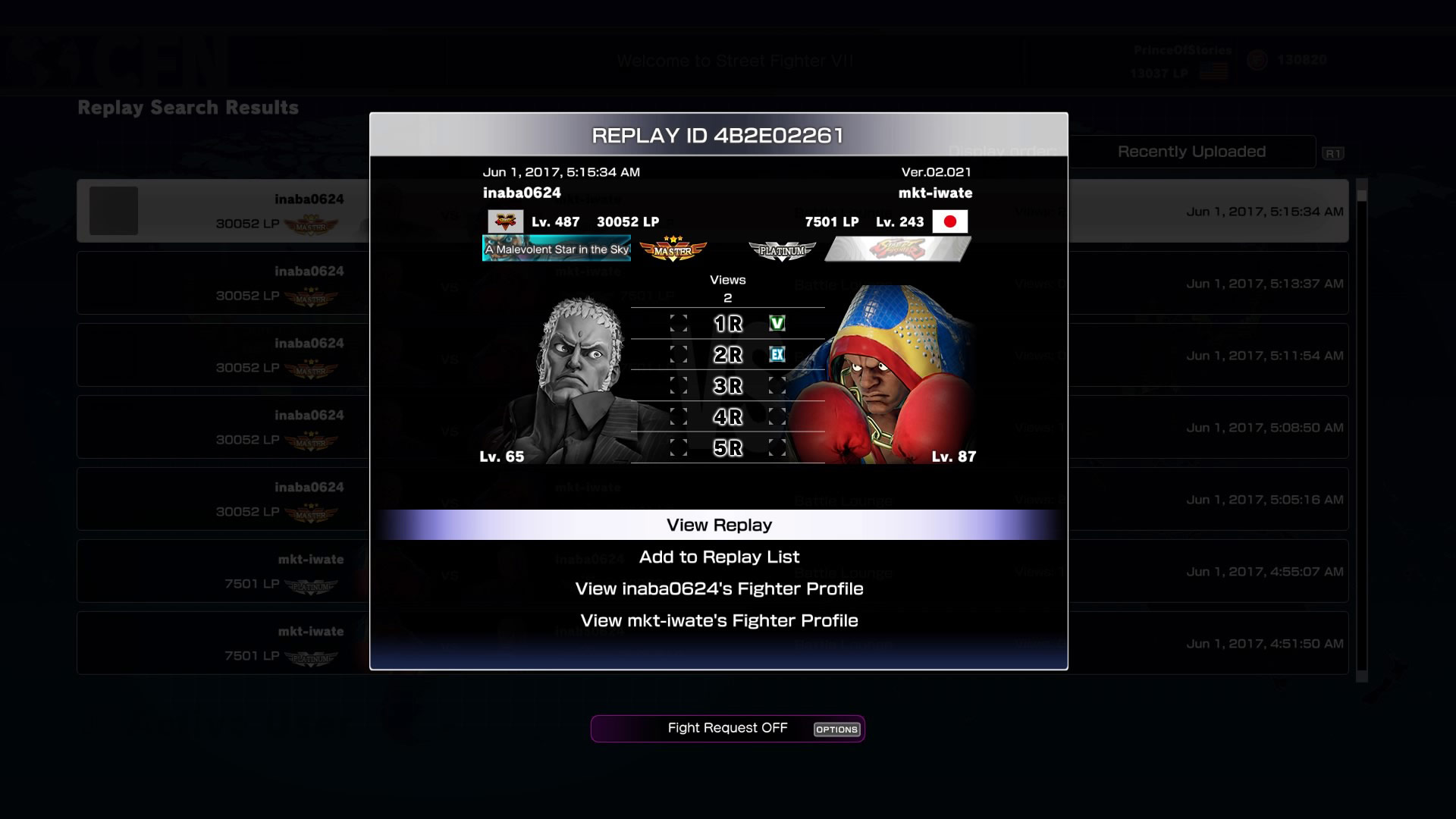Open mkt-iwate's Fighter Profile
This screenshot has width=1456, height=819.
[x=719, y=620]
